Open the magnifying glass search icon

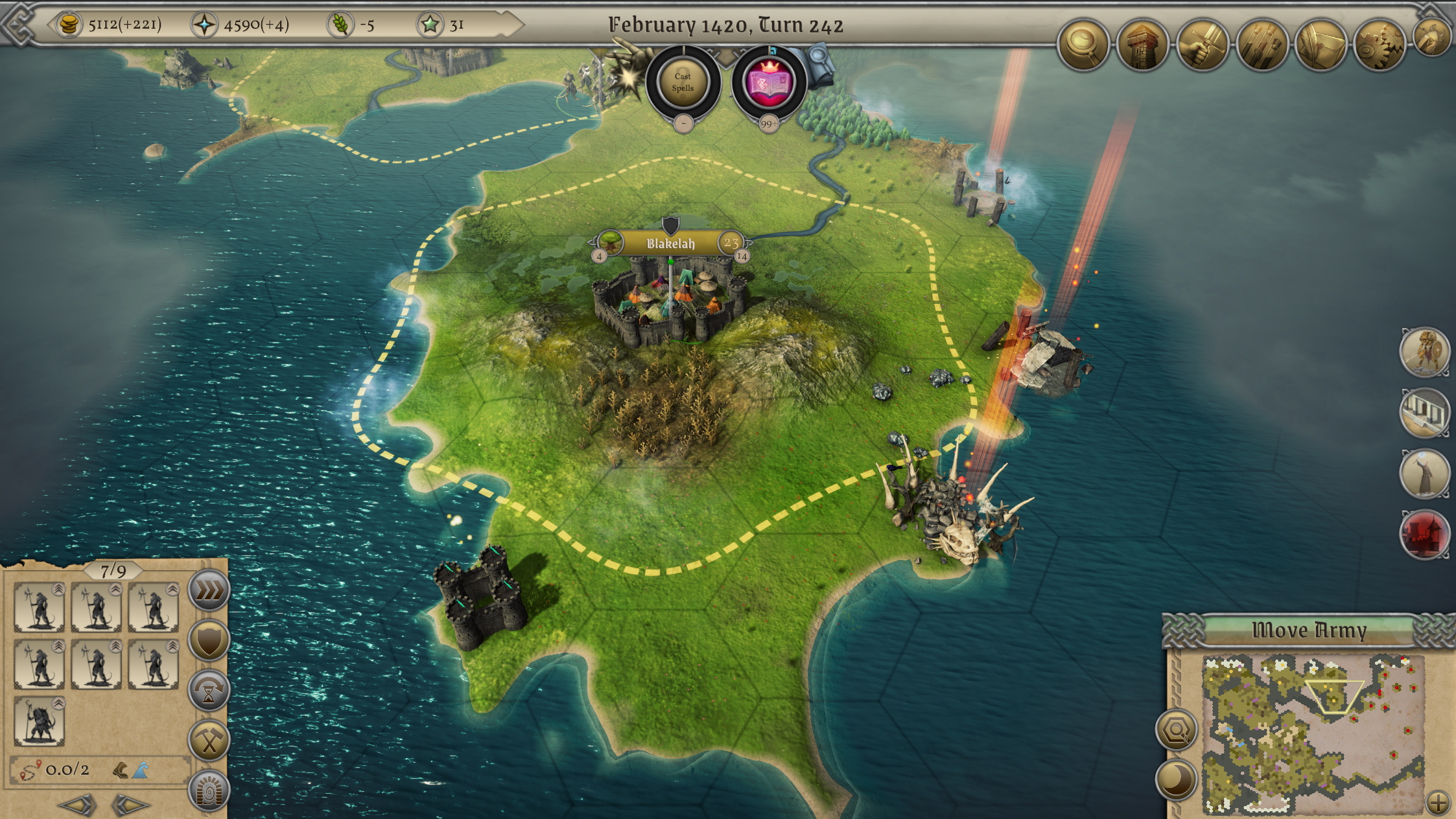(1083, 43)
